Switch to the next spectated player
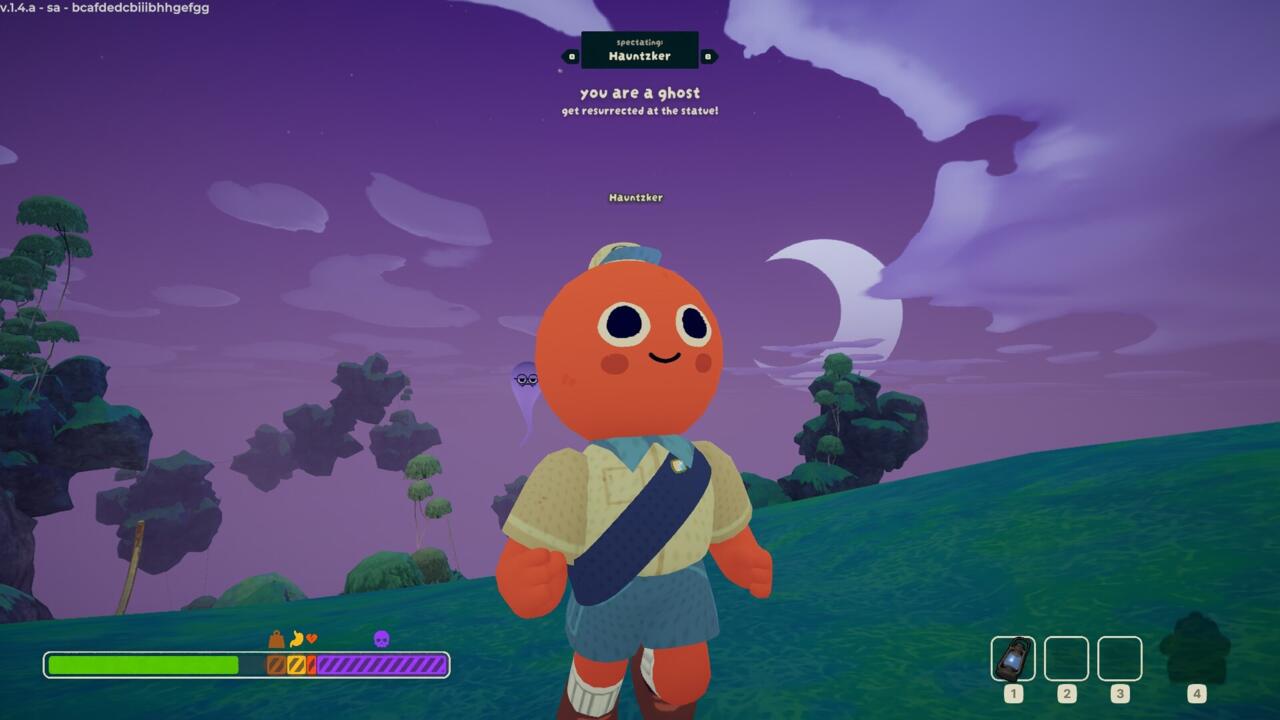This screenshot has width=1280, height=720. pos(708,57)
